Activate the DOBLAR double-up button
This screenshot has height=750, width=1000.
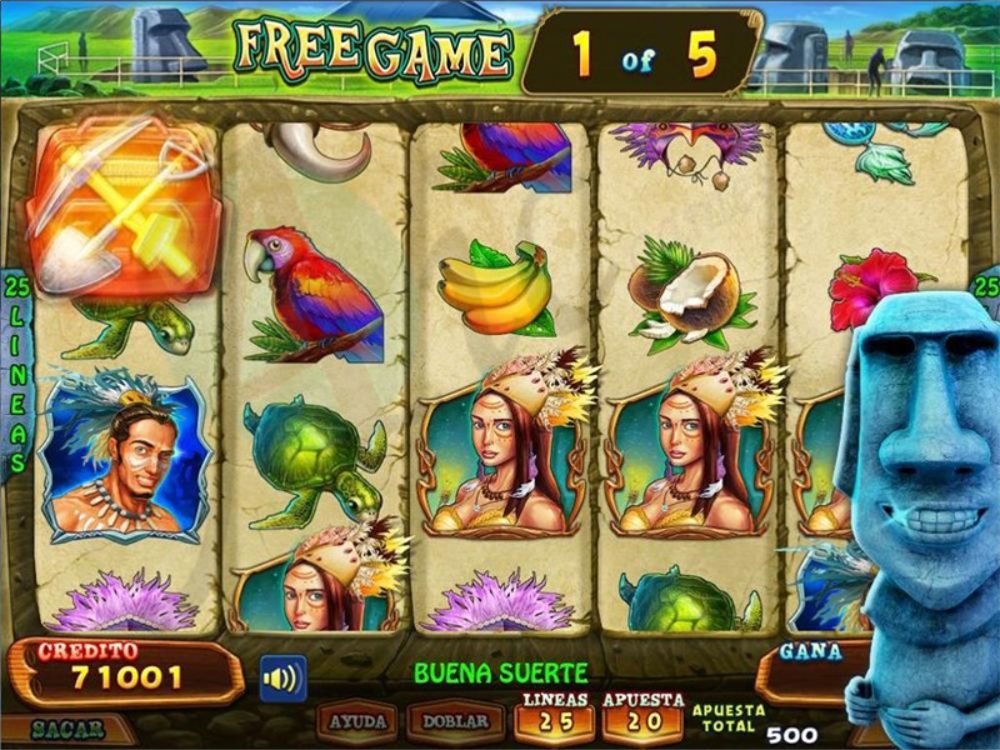pos(455,721)
